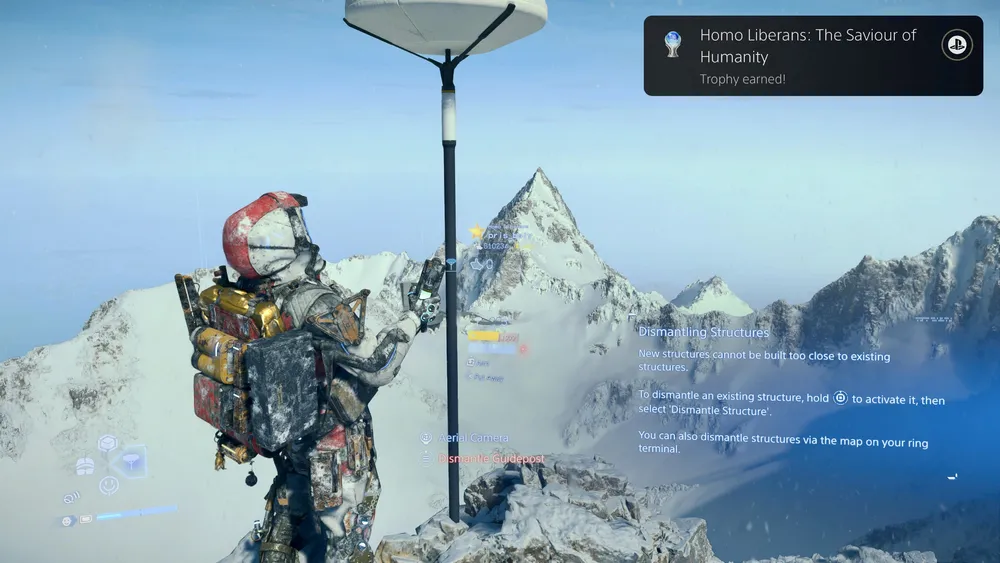Screen dimensions: 1000x563
Task: Select the cargo box icon in the wheel
Action: click(x=108, y=443)
